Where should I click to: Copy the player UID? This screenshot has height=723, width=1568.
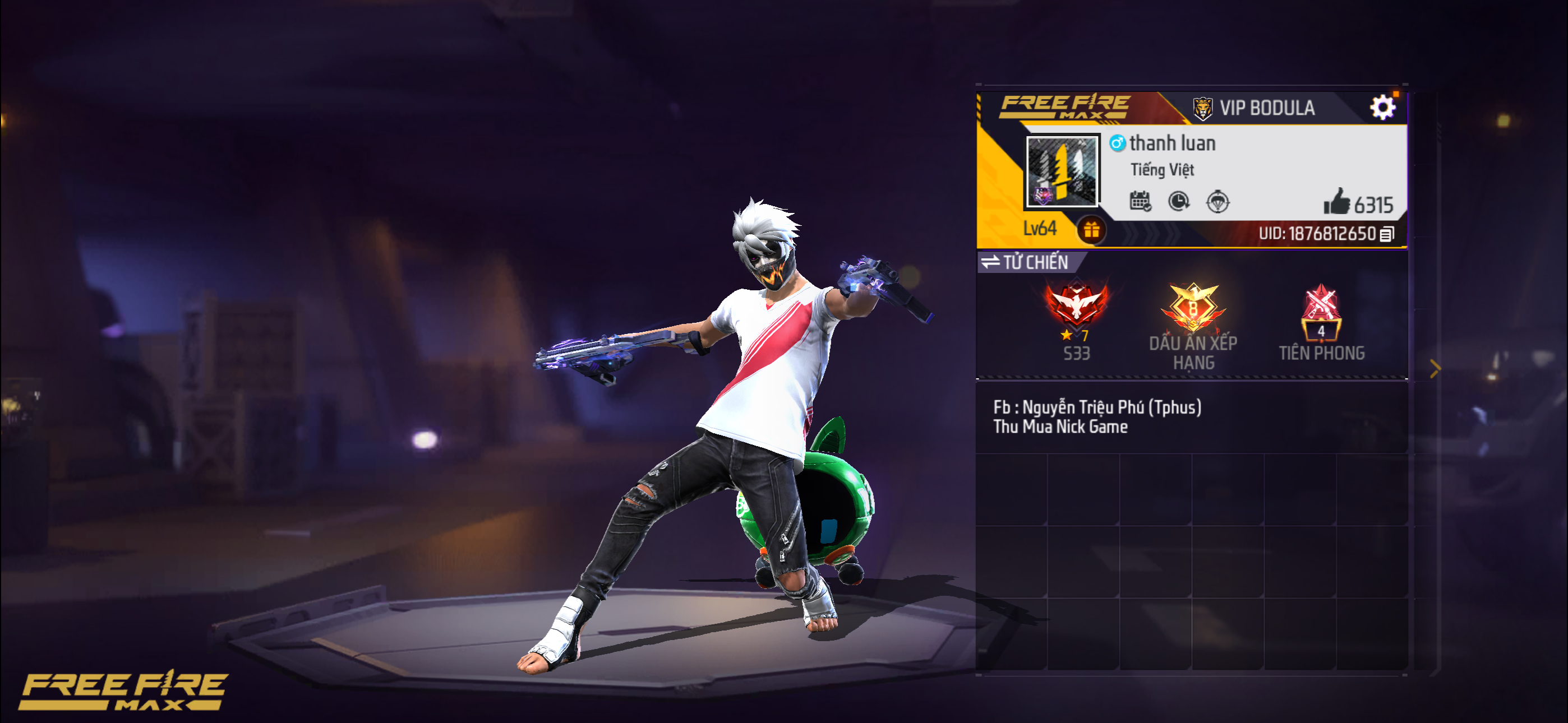[1387, 234]
